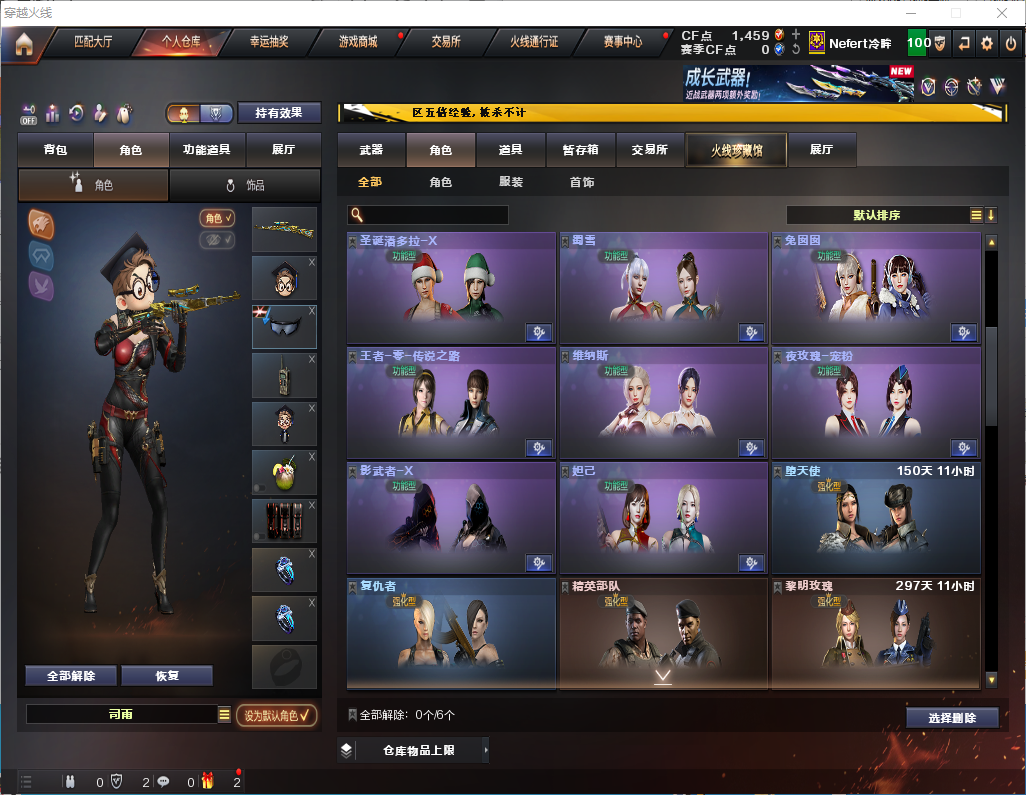Open the 游戏商城 game shop
This screenshot has width=1026, height=795.
[358, 43]
